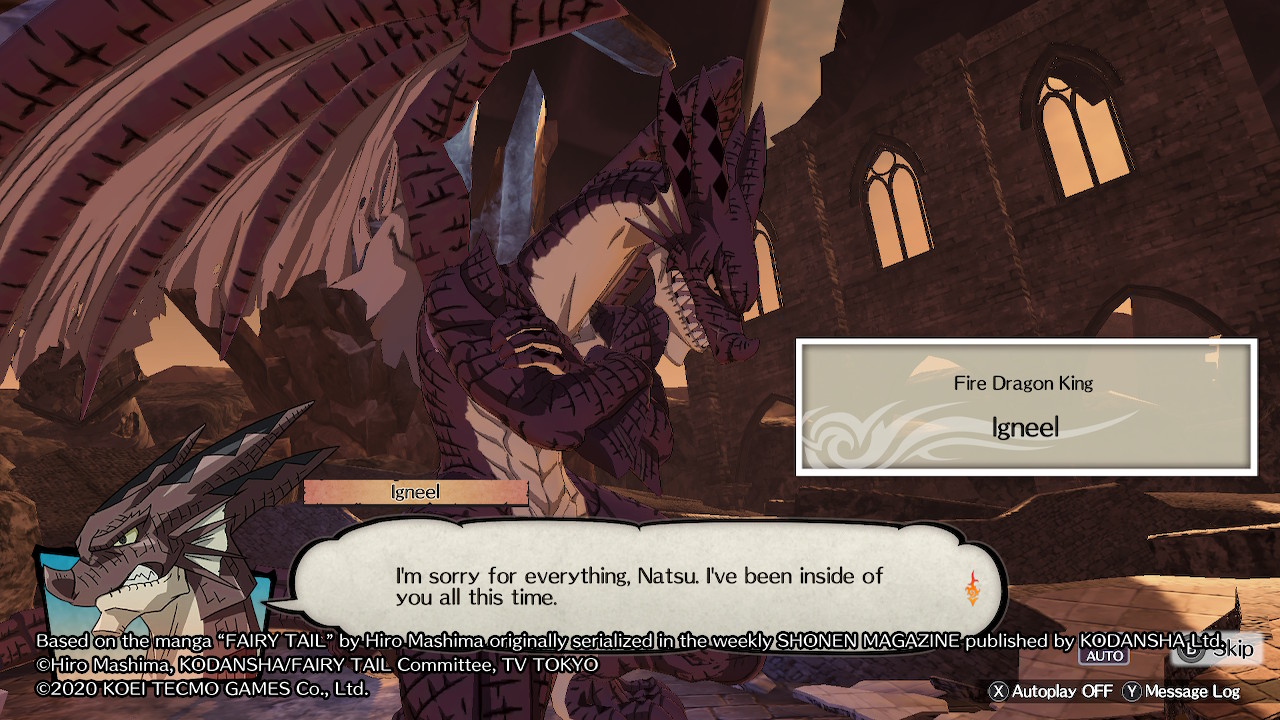Toggle the Autoplay OFF option

coord(1051,691)
